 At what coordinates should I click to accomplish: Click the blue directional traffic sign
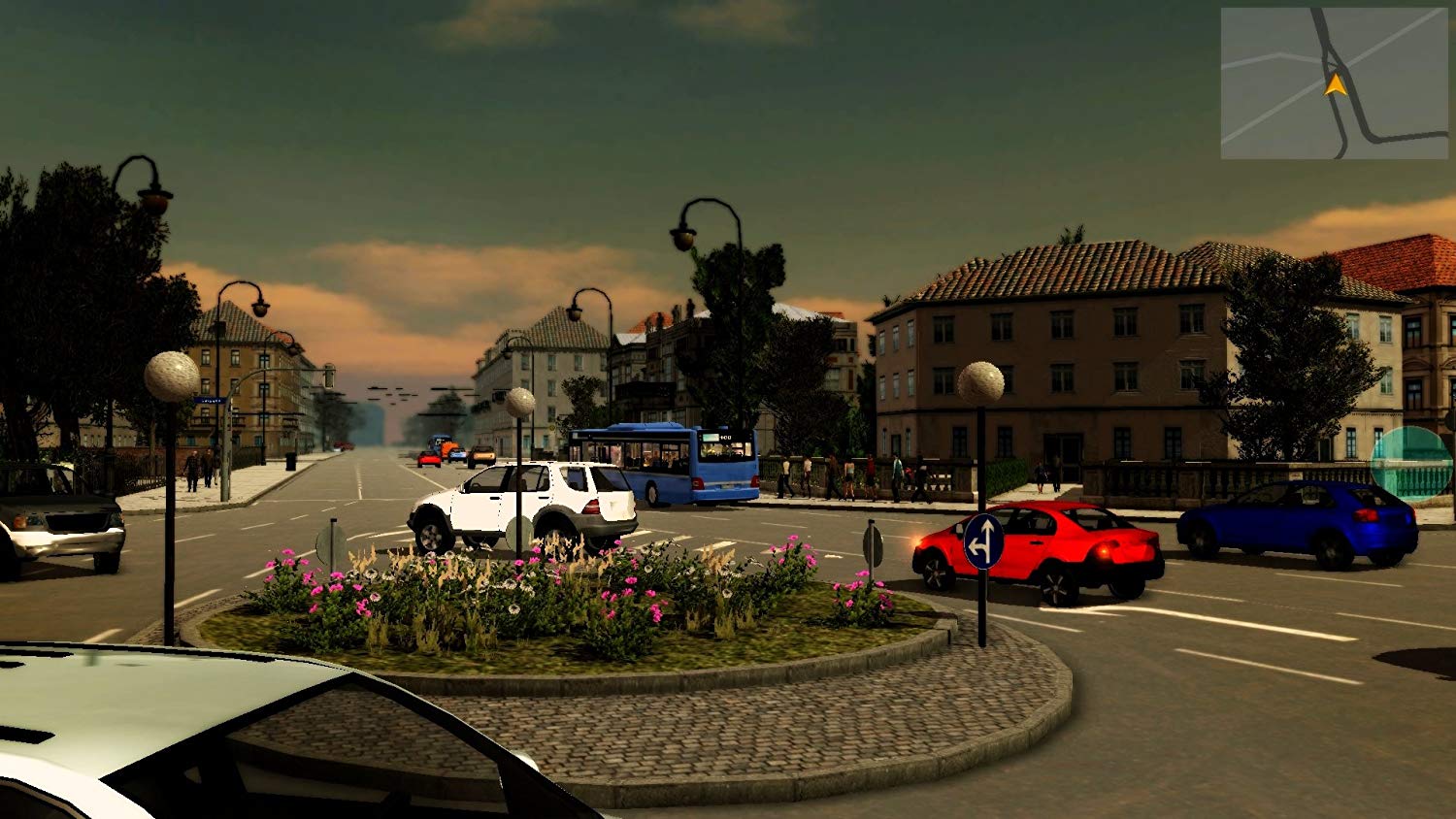[983, 541]
